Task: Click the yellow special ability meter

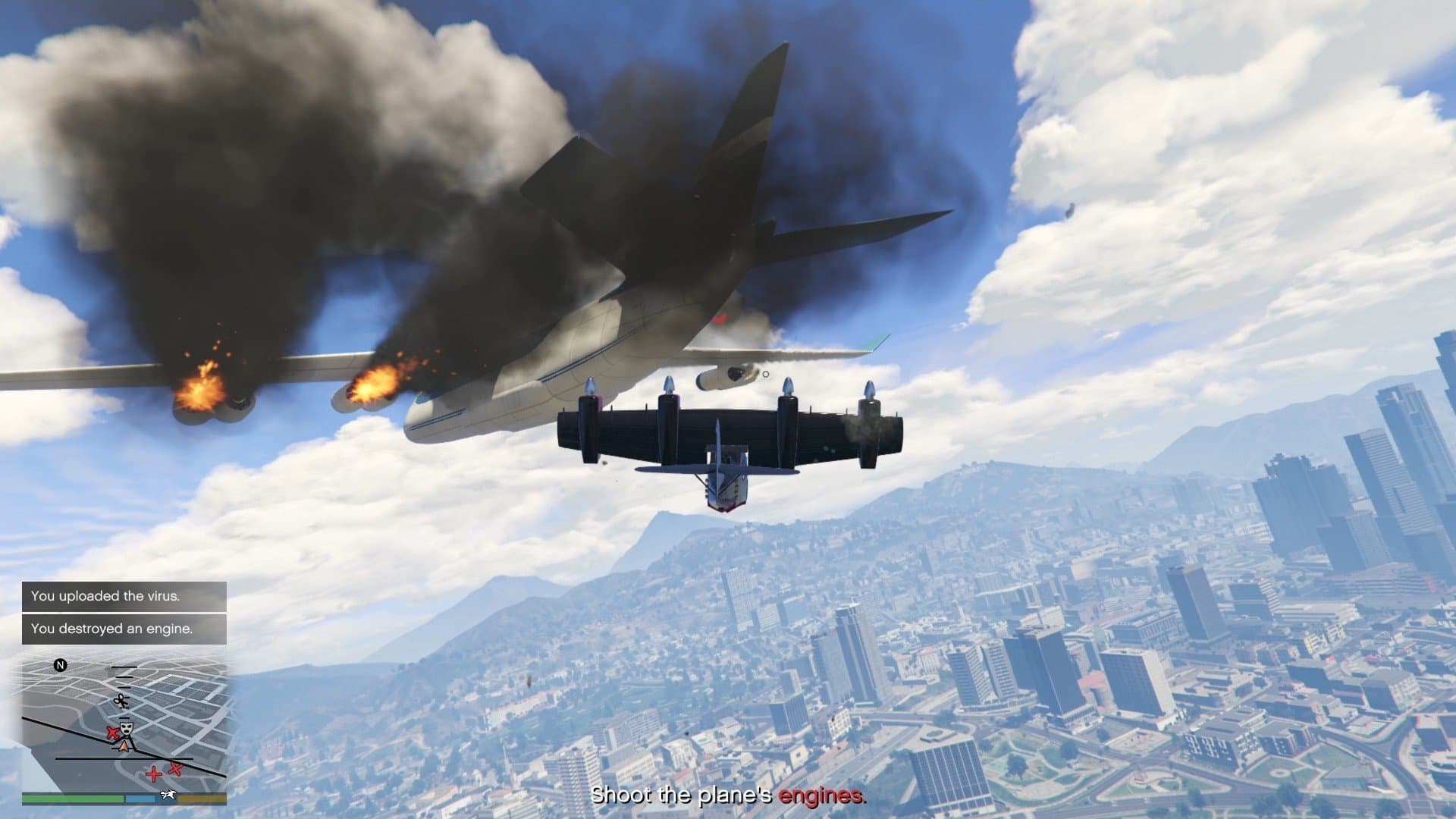Action: (x=203, y=797)
